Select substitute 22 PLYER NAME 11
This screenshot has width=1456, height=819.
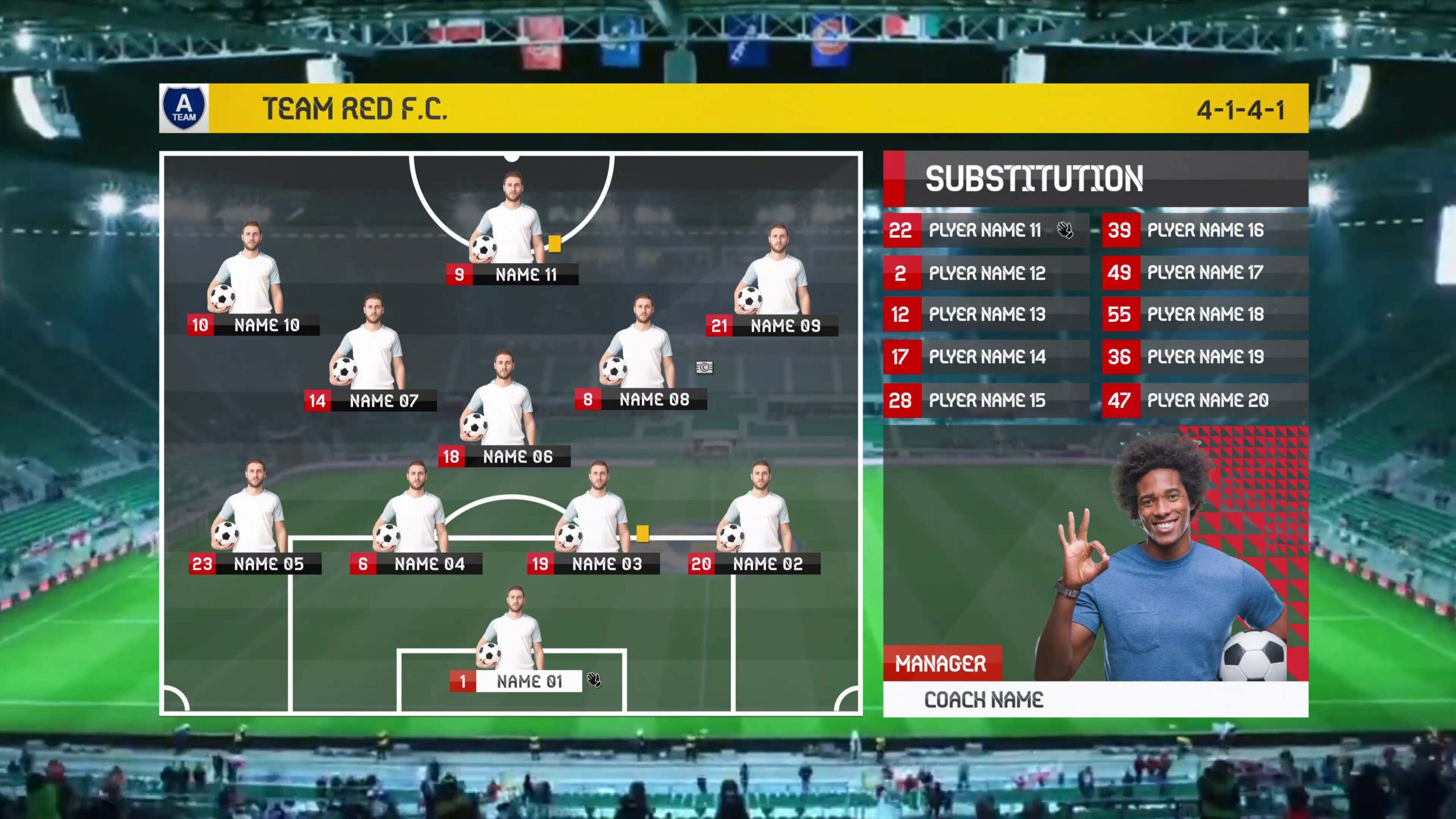tap(986, 230)
